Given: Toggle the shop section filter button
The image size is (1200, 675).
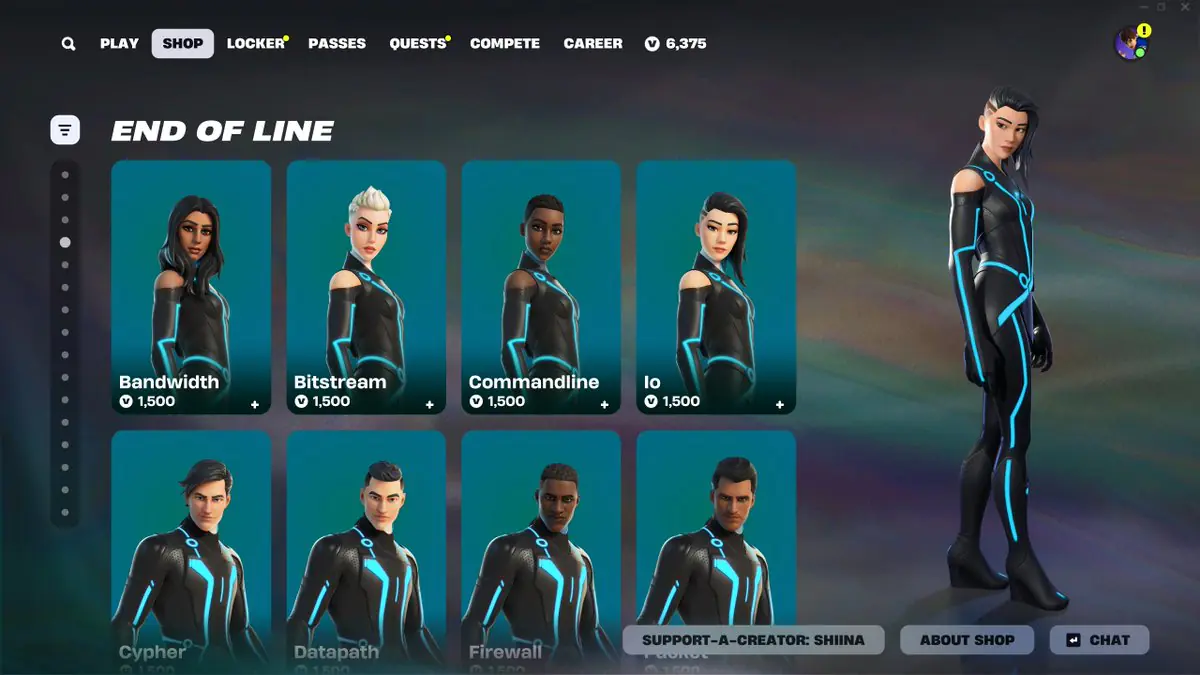Looking at the screenshot, I should pyautogui.click(x=65, y=129).
